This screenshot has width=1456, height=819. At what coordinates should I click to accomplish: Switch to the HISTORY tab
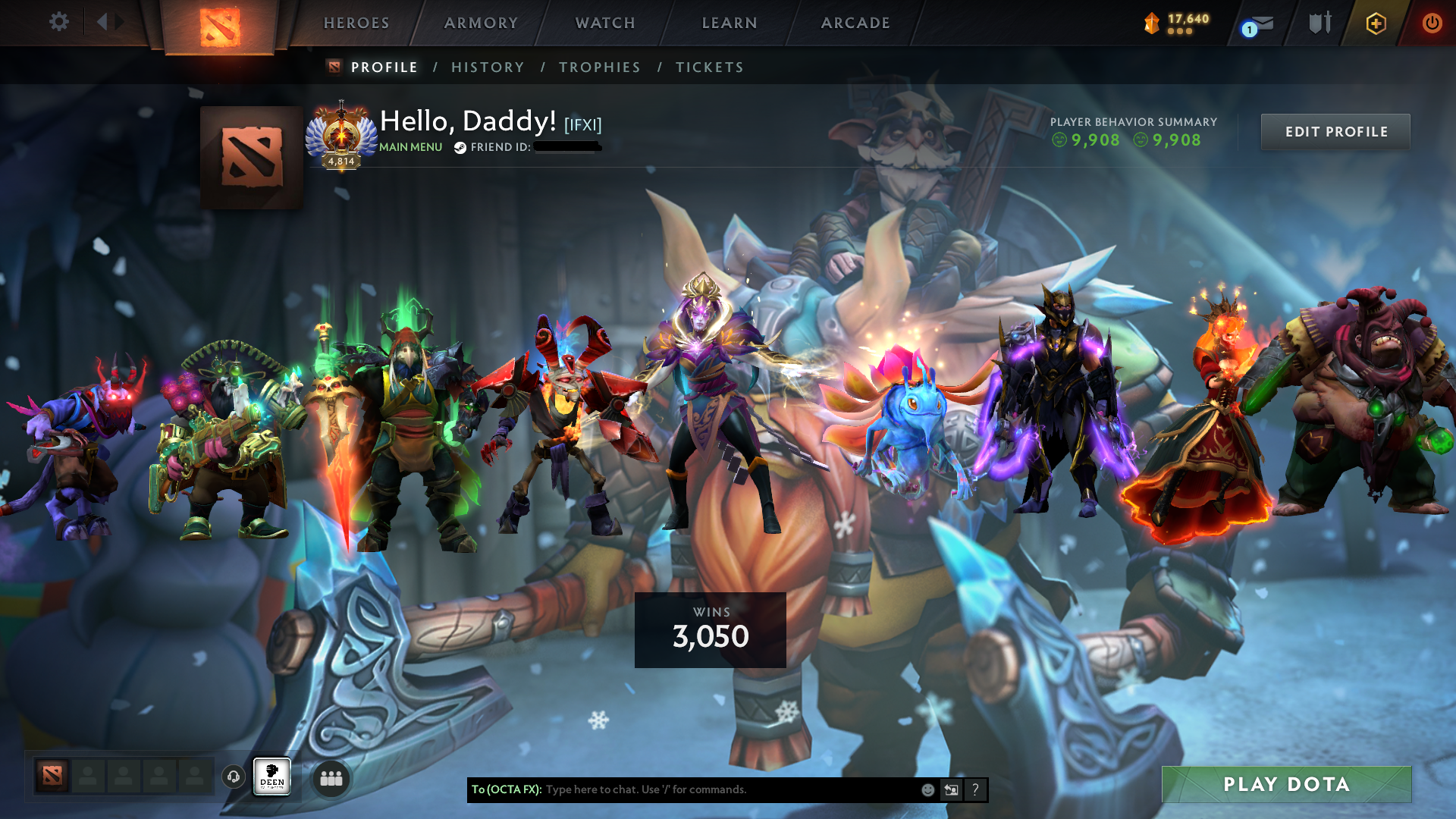488,67
